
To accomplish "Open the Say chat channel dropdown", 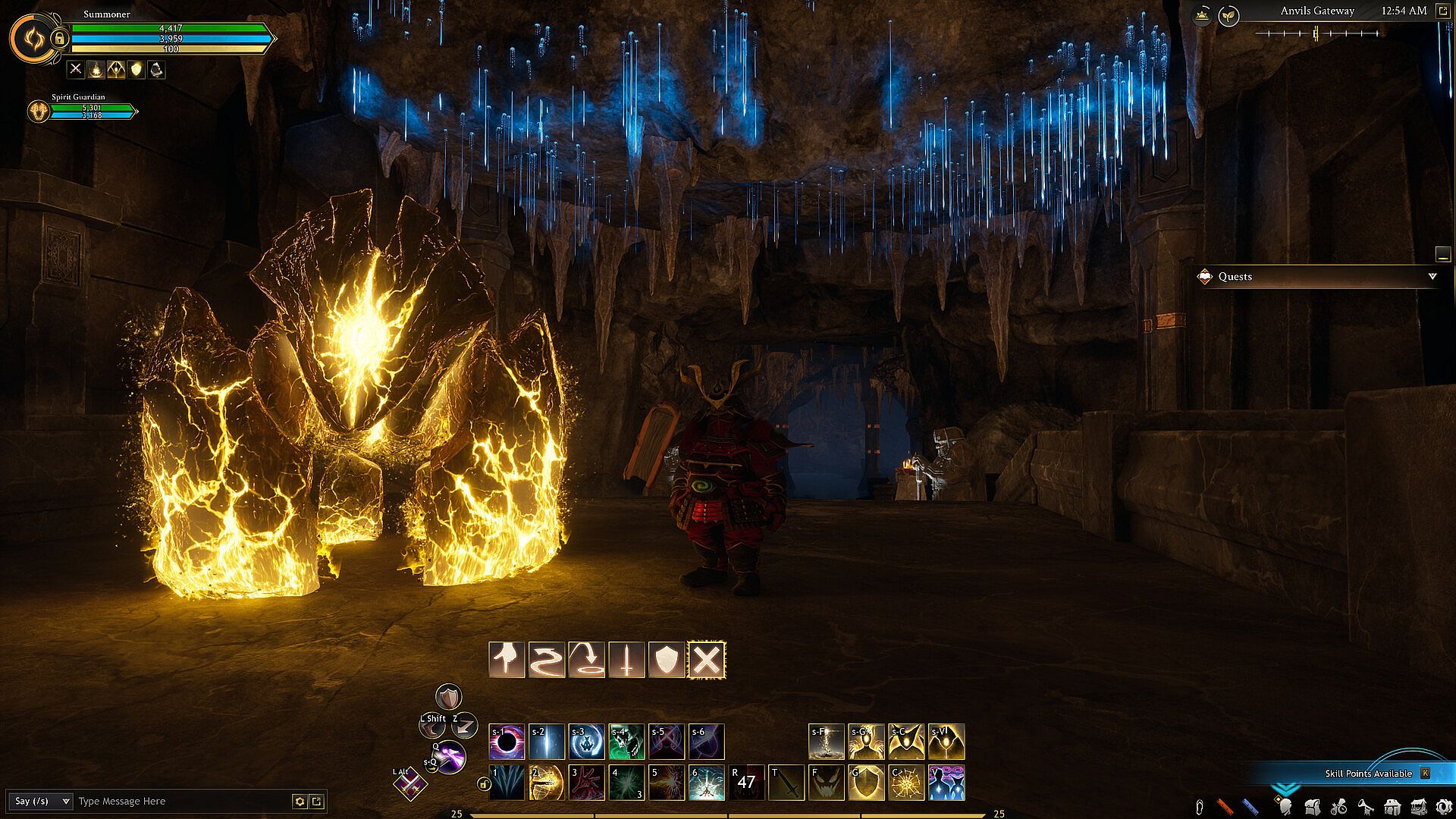I will point(42,802).
